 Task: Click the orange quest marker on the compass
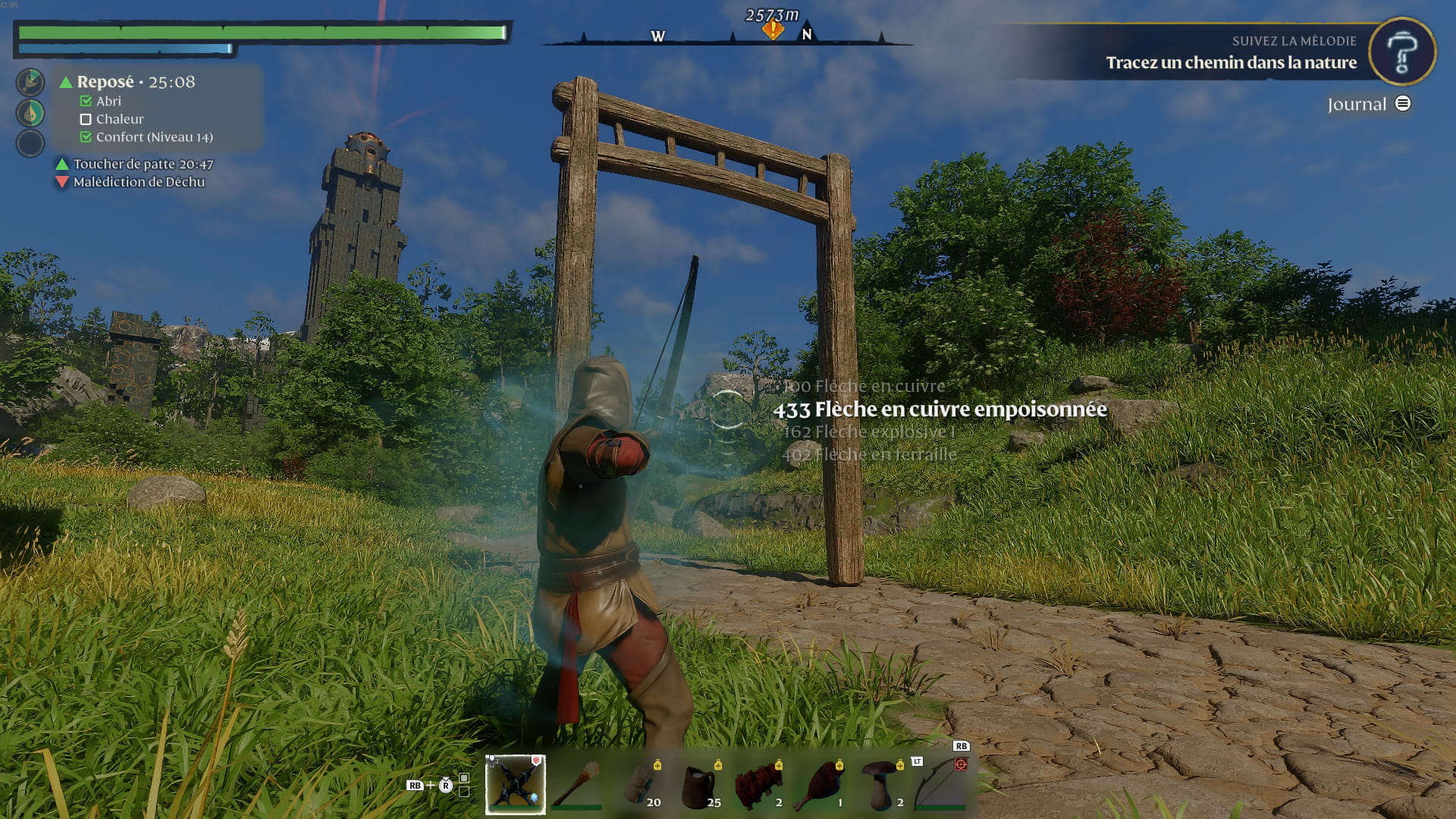[773, 30]
